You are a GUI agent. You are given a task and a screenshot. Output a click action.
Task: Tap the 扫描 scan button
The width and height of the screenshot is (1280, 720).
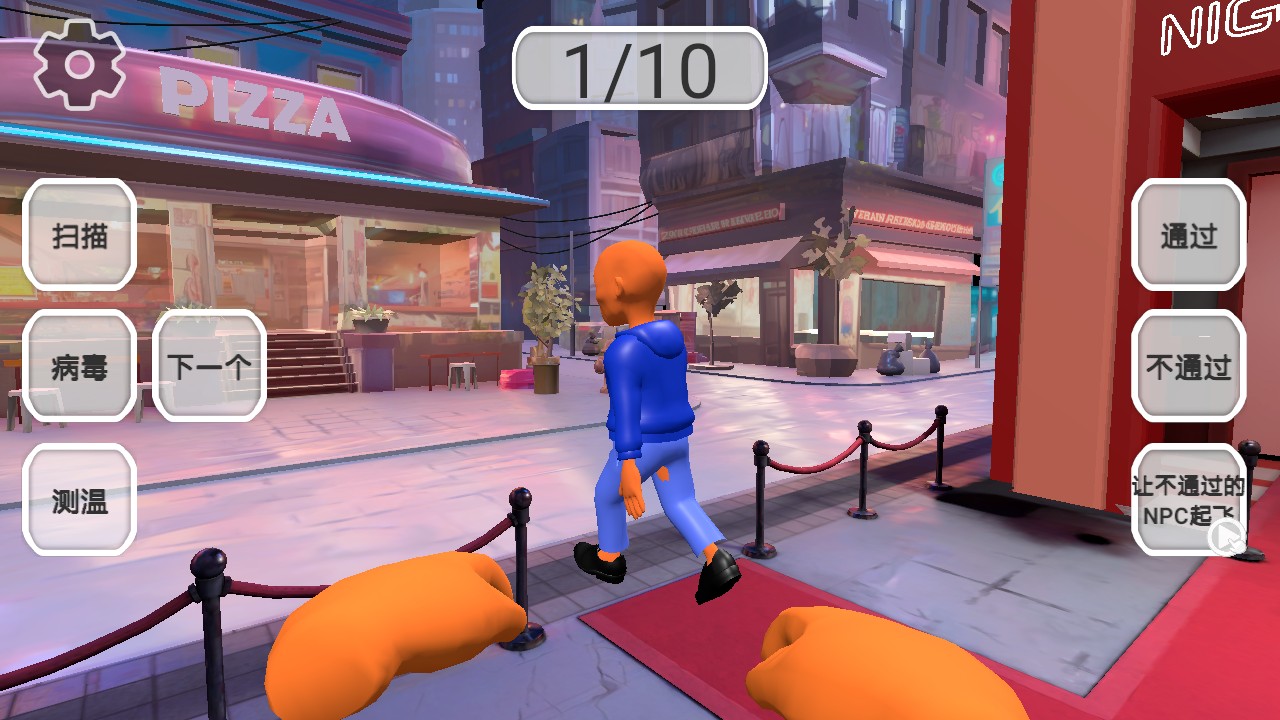80,236
